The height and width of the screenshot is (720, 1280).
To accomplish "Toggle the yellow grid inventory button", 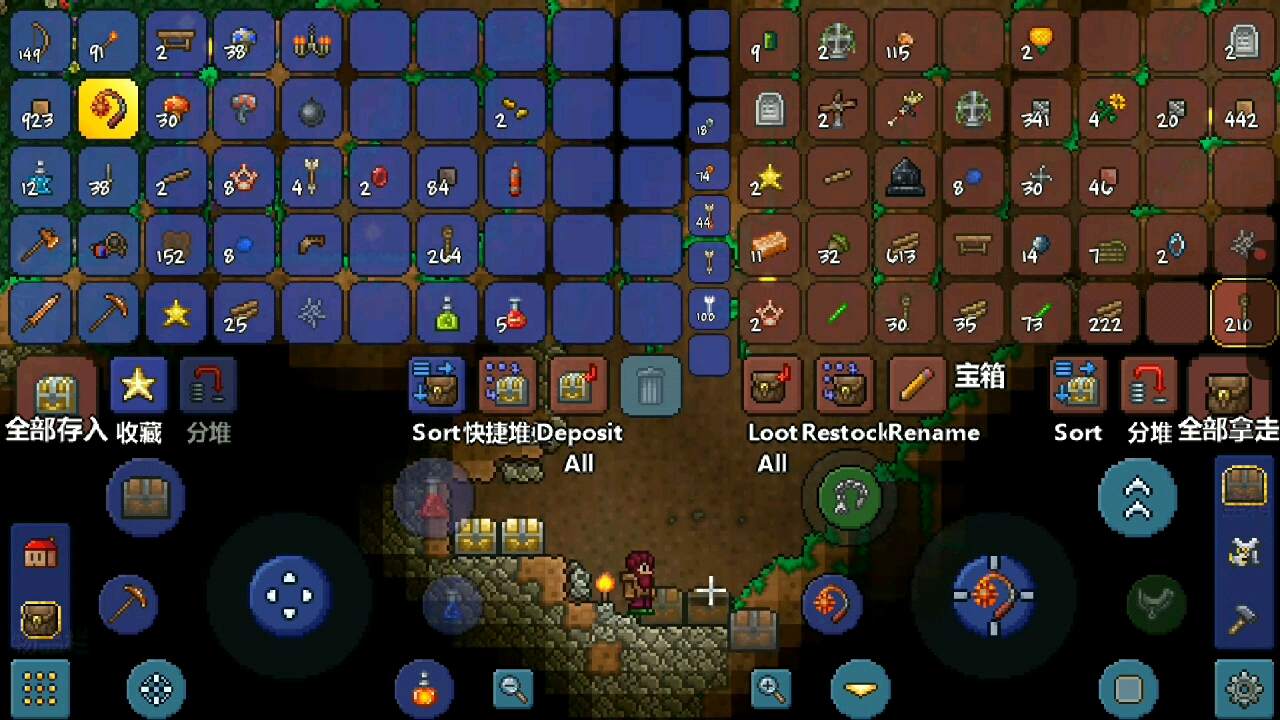I will click(40, 688).
